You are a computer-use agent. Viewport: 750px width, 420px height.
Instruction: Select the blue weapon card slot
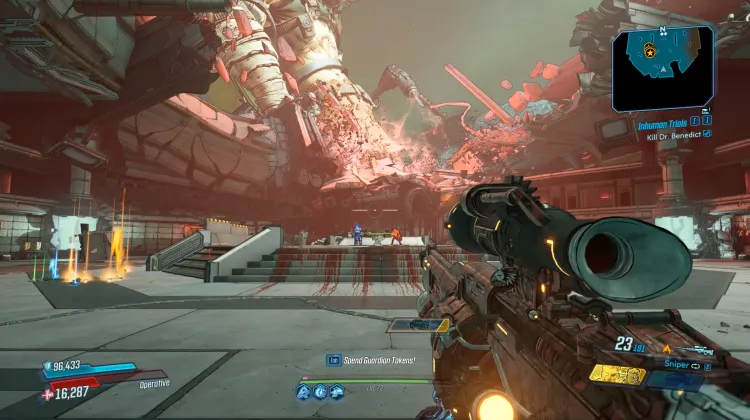click(674, 379)
